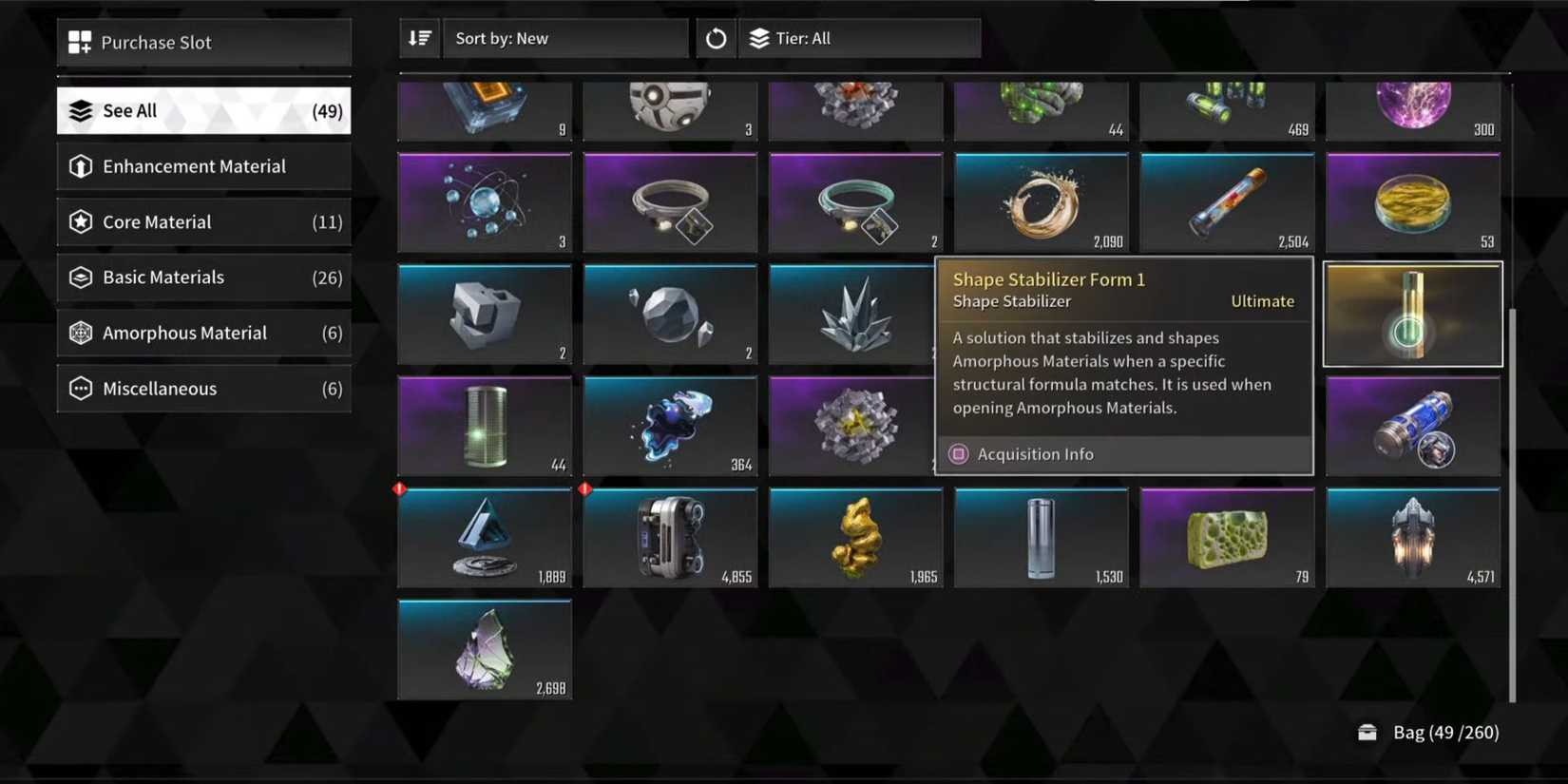Click the sort order arrows icon
The width and height of the screenshot is (1568, 784).
coord(419,38)
